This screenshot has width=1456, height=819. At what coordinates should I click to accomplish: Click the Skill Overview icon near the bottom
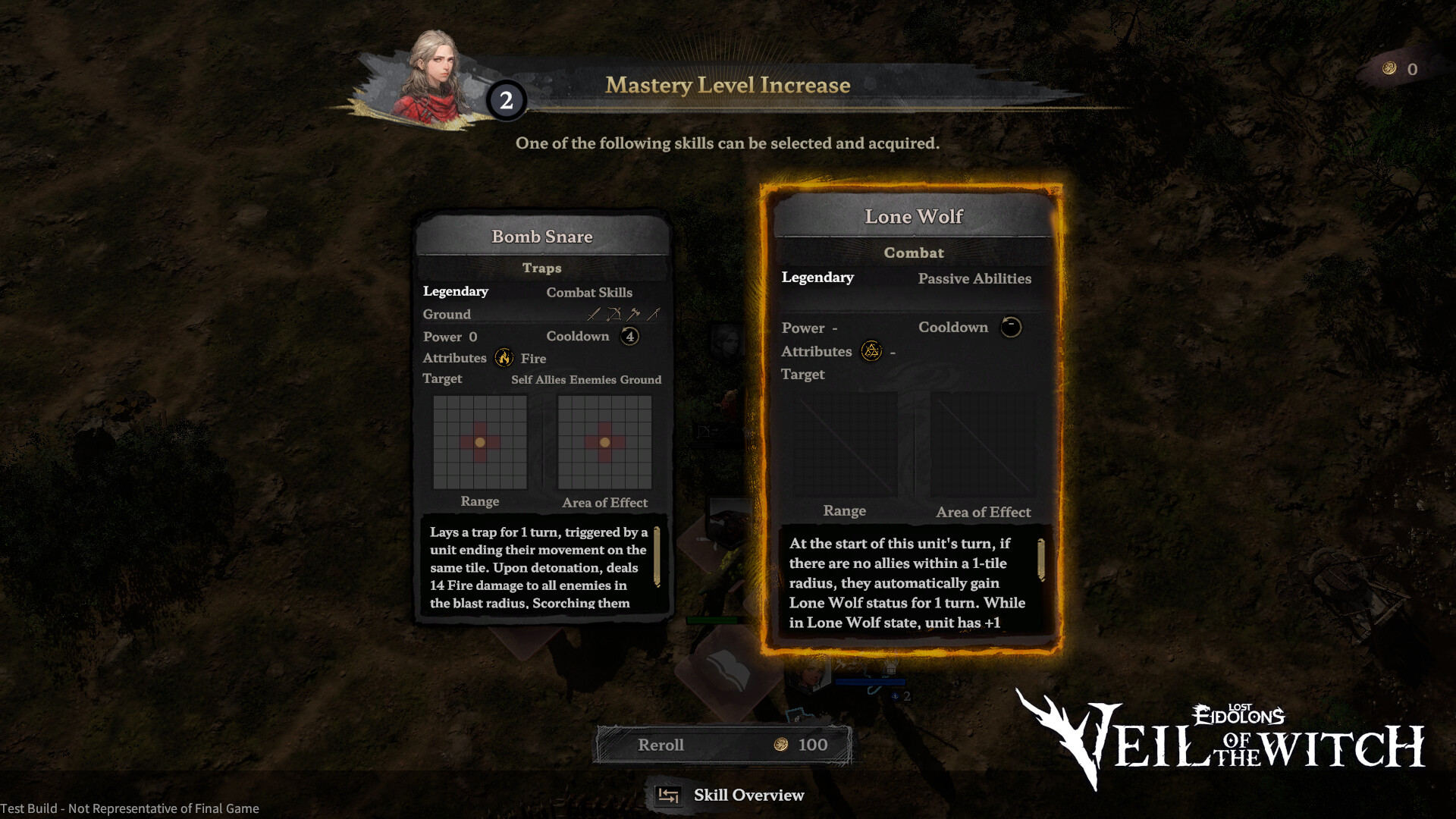coord(668,795)
